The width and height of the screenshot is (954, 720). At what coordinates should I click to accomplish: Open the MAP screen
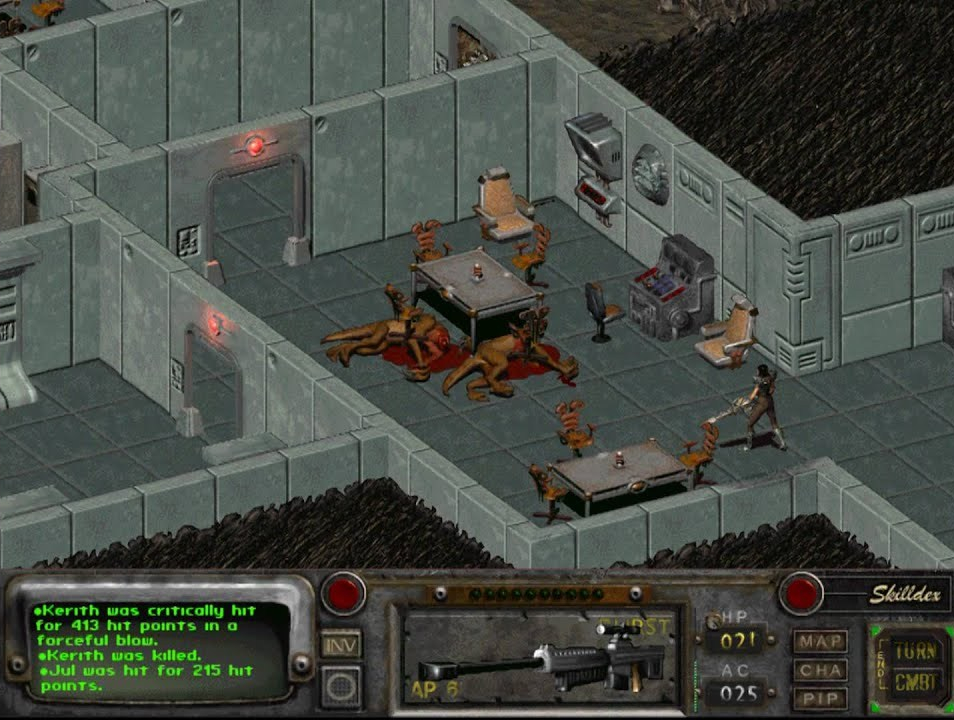820,641
